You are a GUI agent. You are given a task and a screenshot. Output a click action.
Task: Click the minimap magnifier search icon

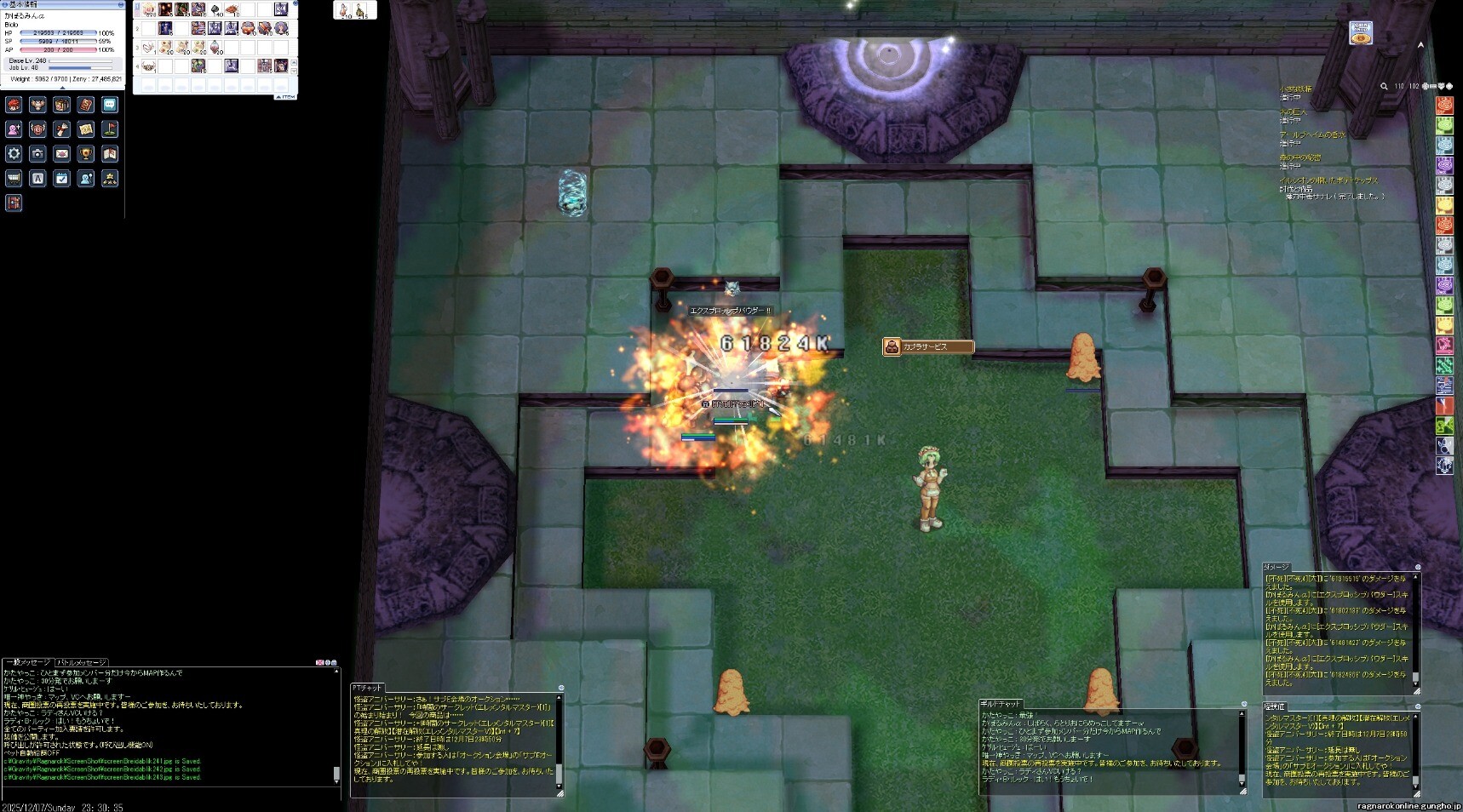point(1384,86)
